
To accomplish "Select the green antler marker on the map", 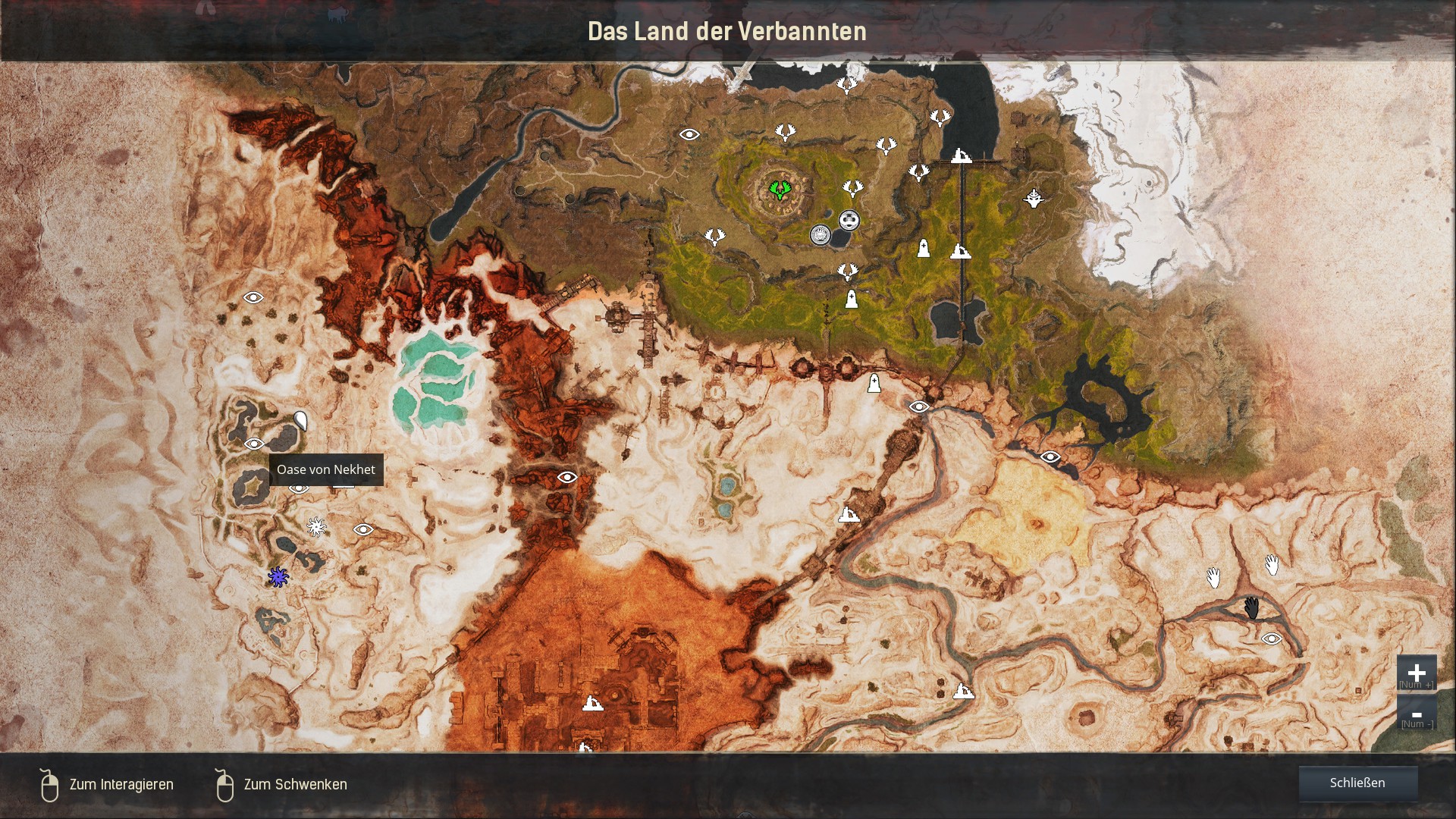I will click(778, 189).
